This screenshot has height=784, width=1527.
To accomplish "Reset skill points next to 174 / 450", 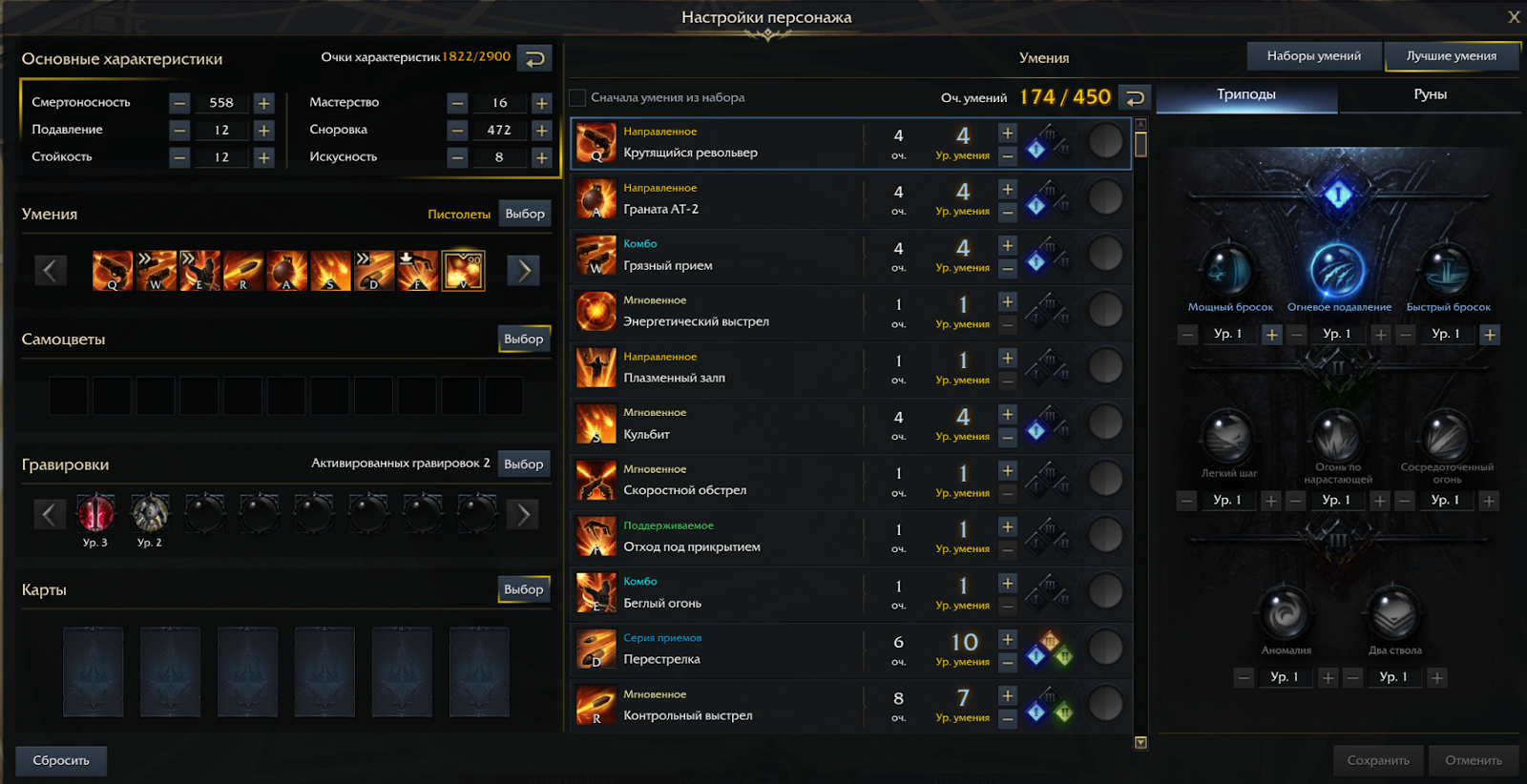I will tap(1135, 97).
